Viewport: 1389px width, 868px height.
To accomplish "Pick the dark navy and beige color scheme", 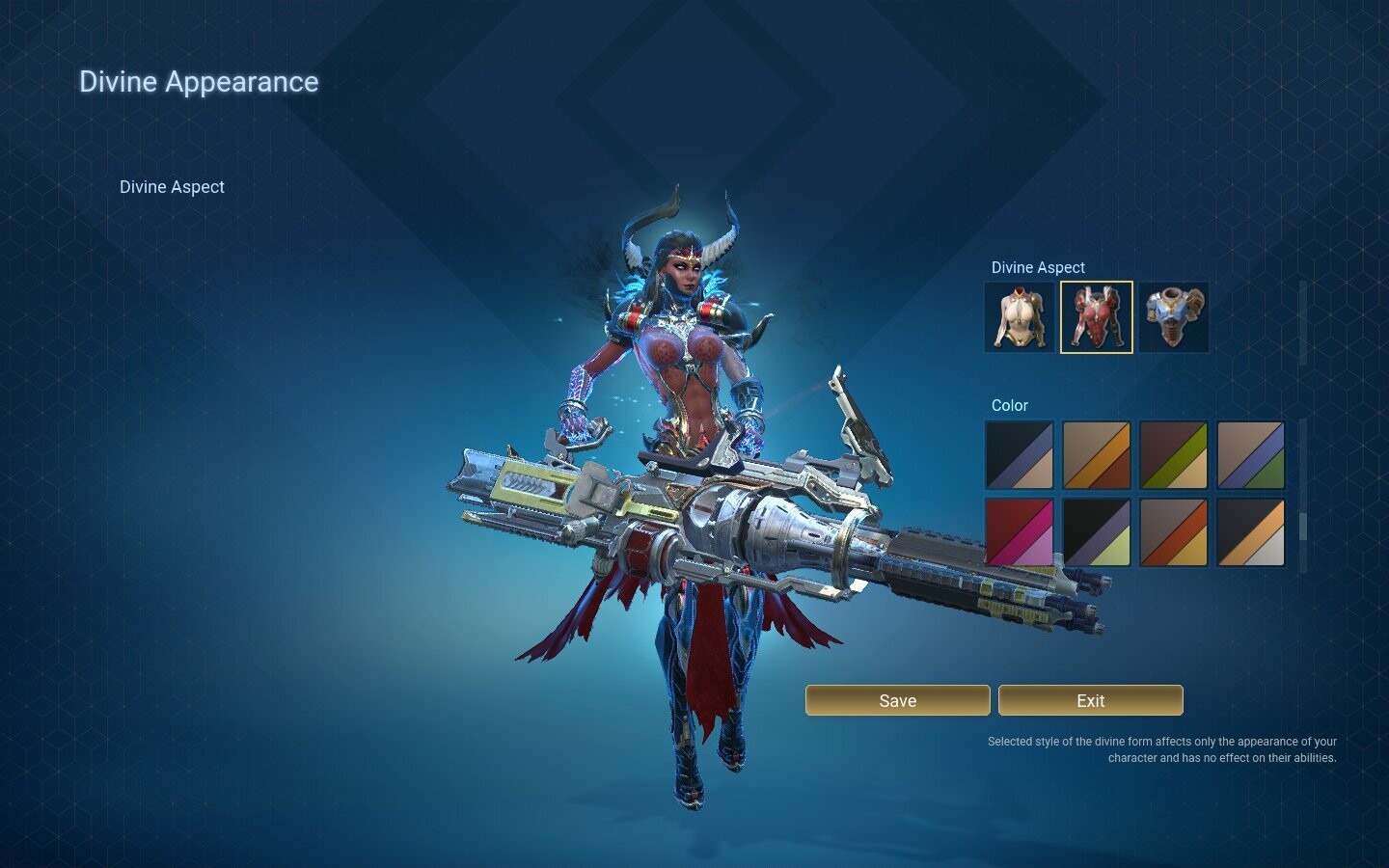I will pos(1019,454).
